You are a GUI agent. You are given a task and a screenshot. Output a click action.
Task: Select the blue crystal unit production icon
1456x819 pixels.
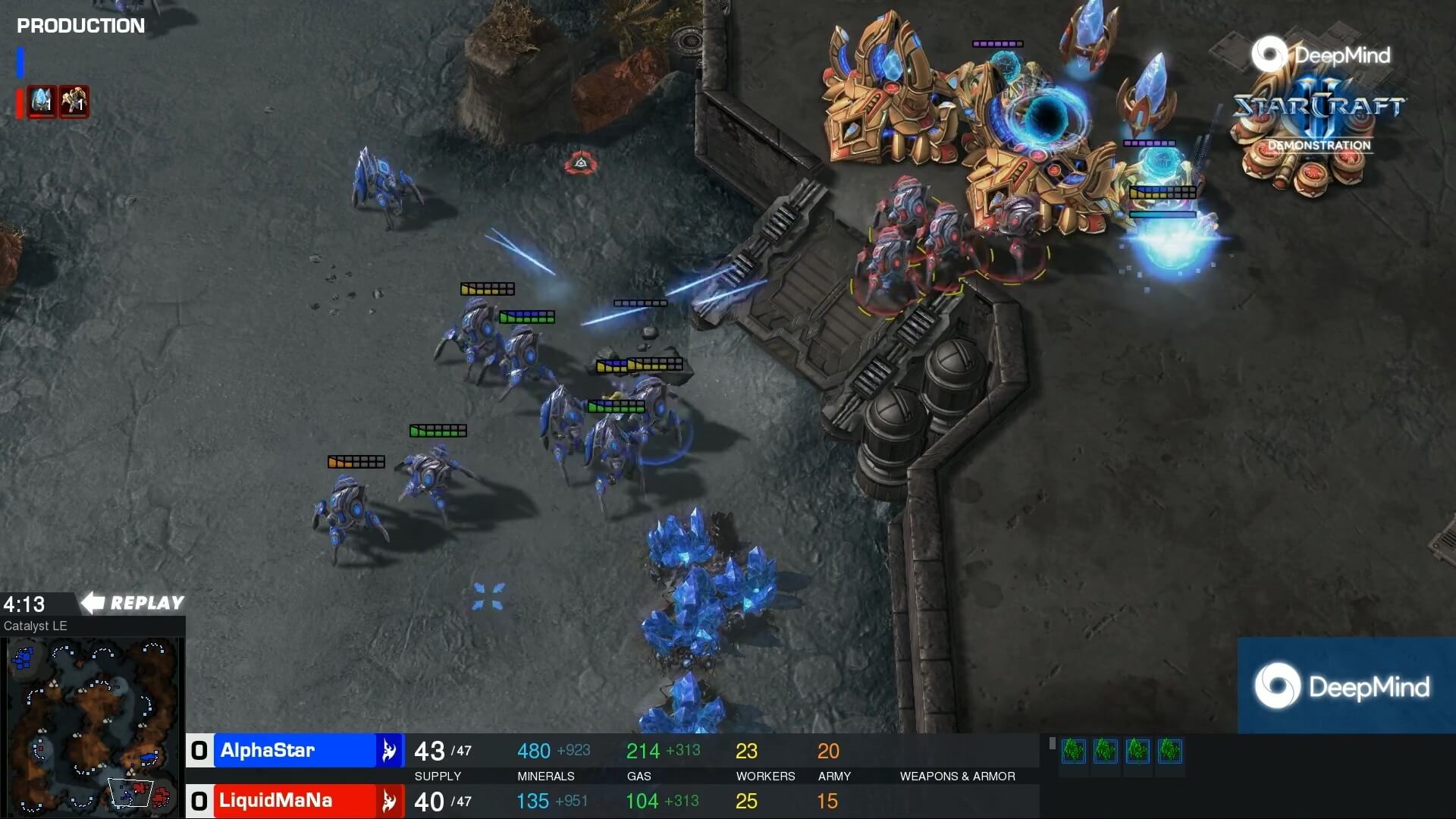click(42, 101)
